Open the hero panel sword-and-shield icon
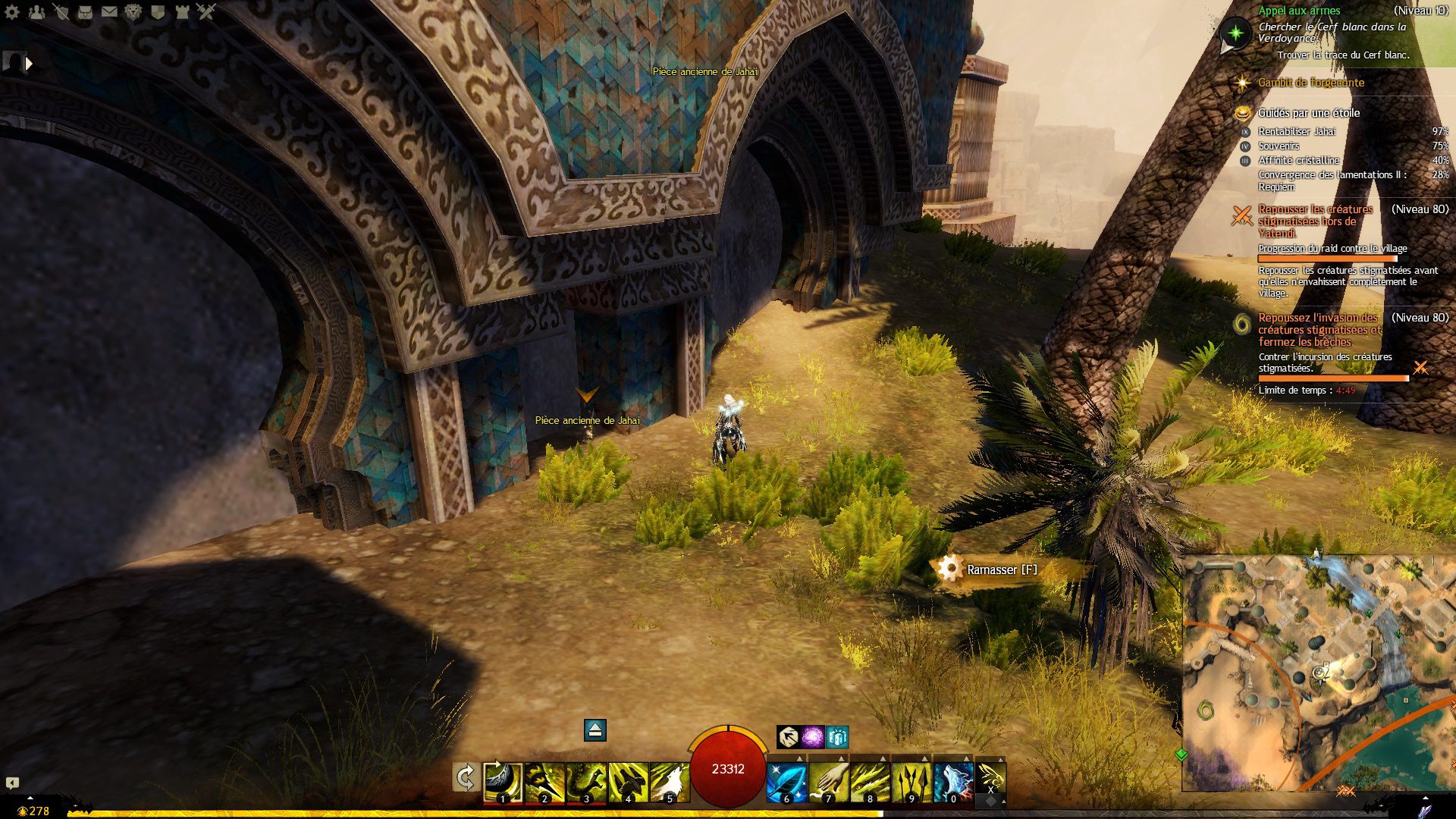This screenshot has width=1456, height=819. click(61, 11)
